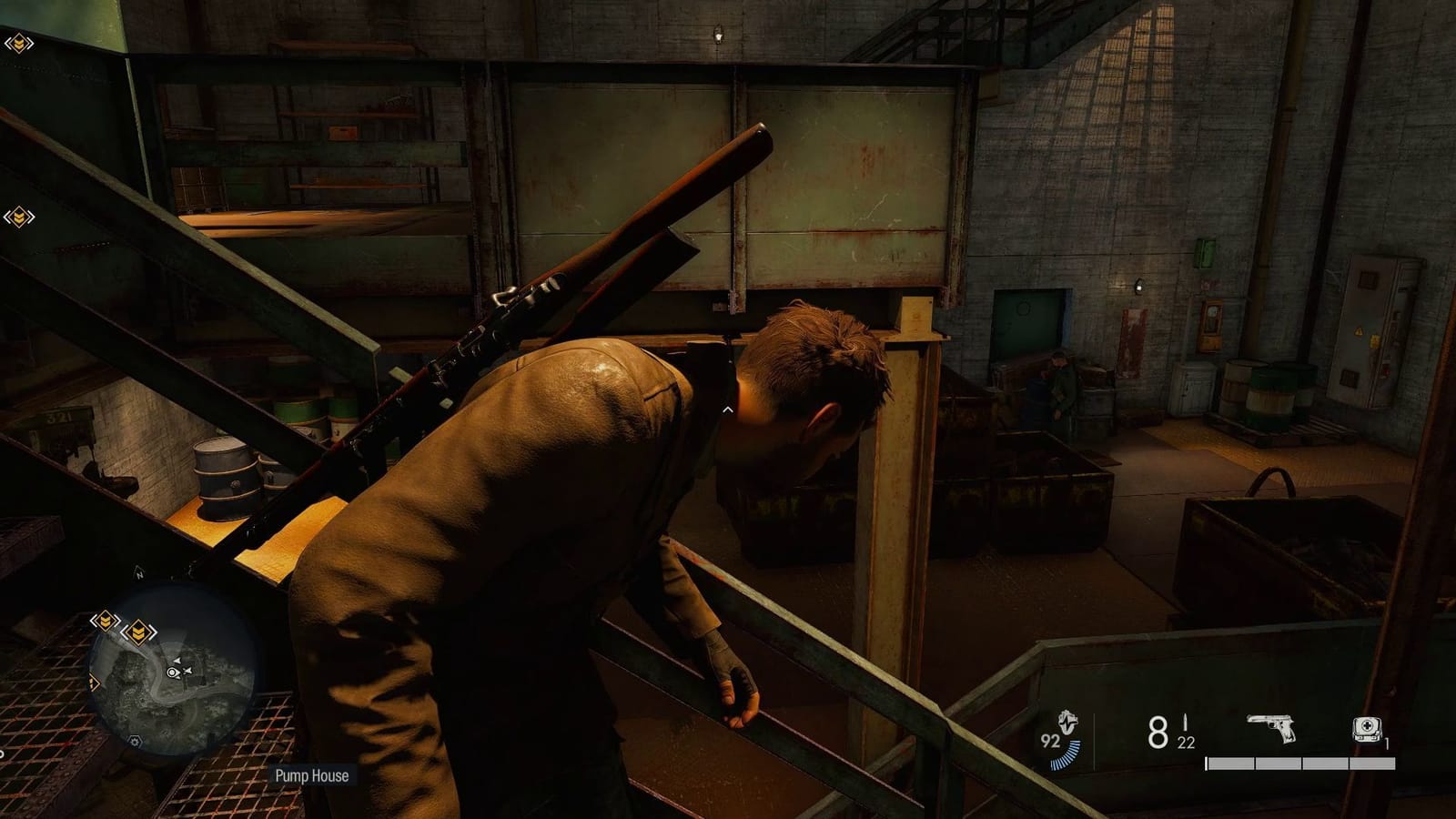Select the Pump House location label

(312, 776)
